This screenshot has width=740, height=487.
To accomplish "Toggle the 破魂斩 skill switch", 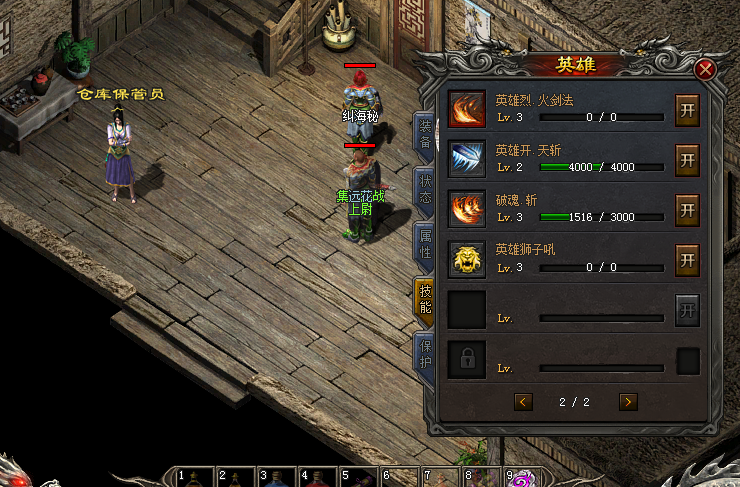I will [x=687, y=209].
